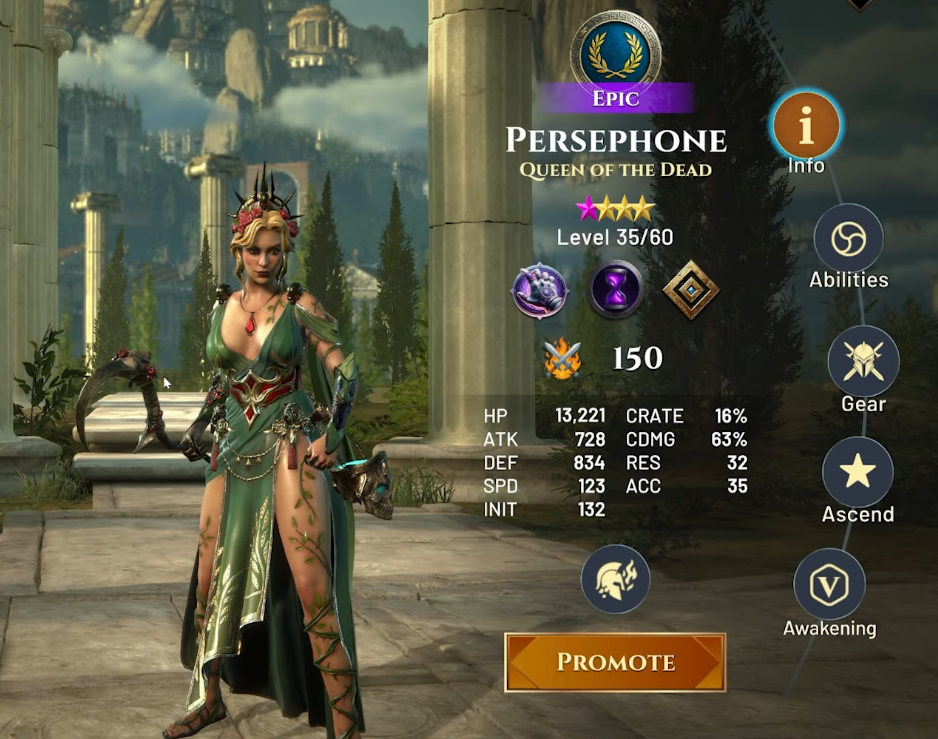
Task: Switch to the Abilities tab
Action: [x=848, y=240]
